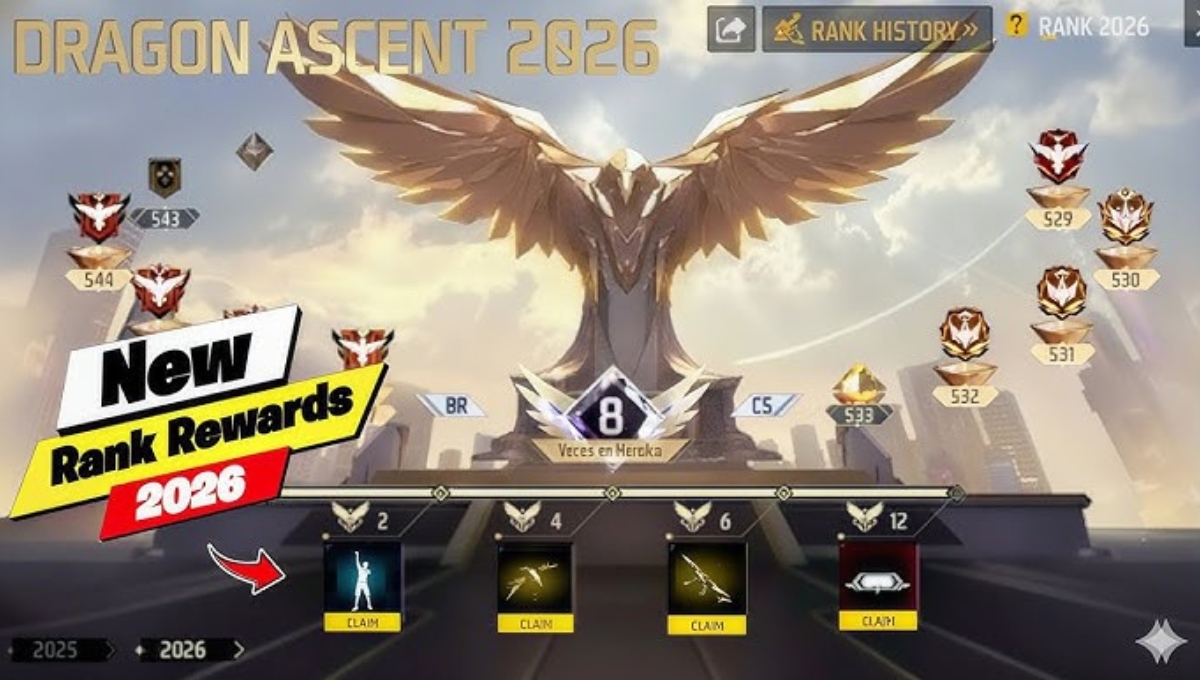Claim the red banner reward at 12
Viewport: 1200px width, 680px height.
[x=877, y=620]
